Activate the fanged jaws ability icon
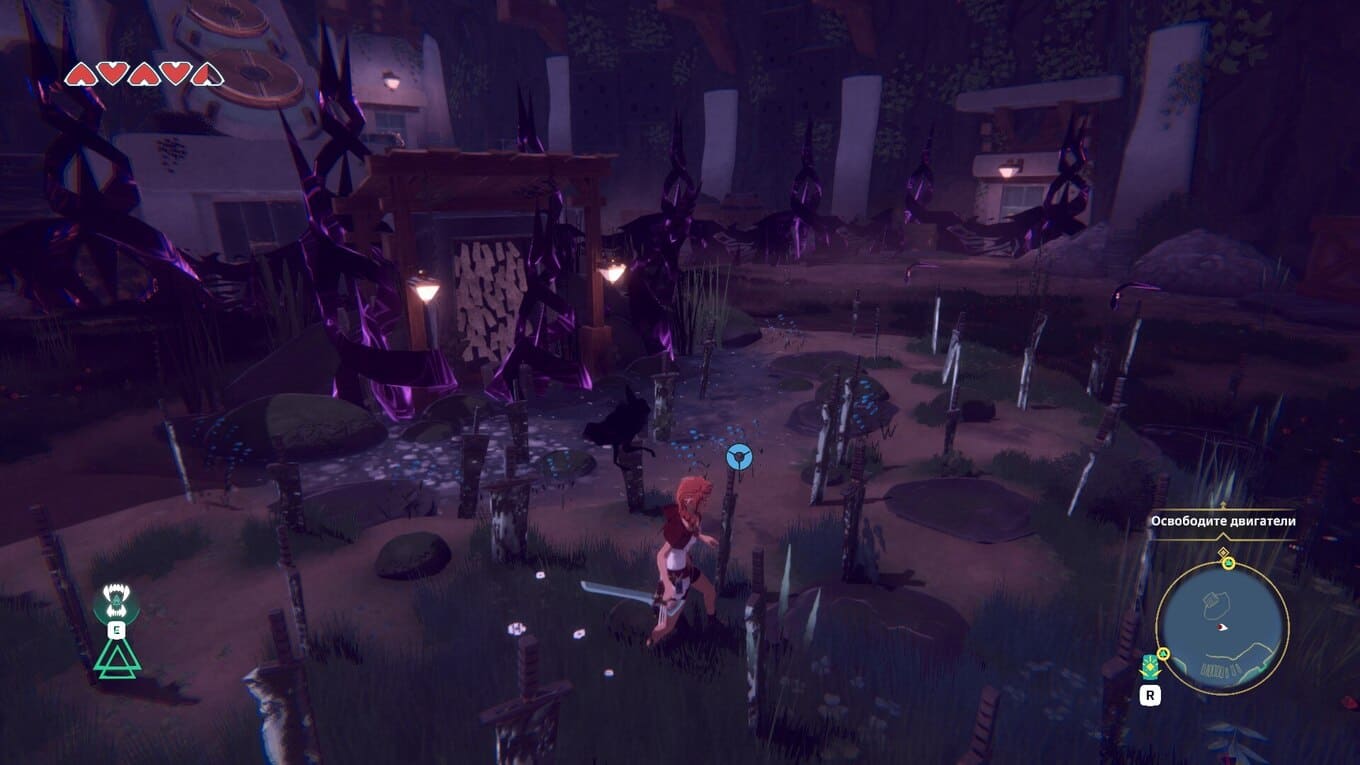 (x=116, y=602)
